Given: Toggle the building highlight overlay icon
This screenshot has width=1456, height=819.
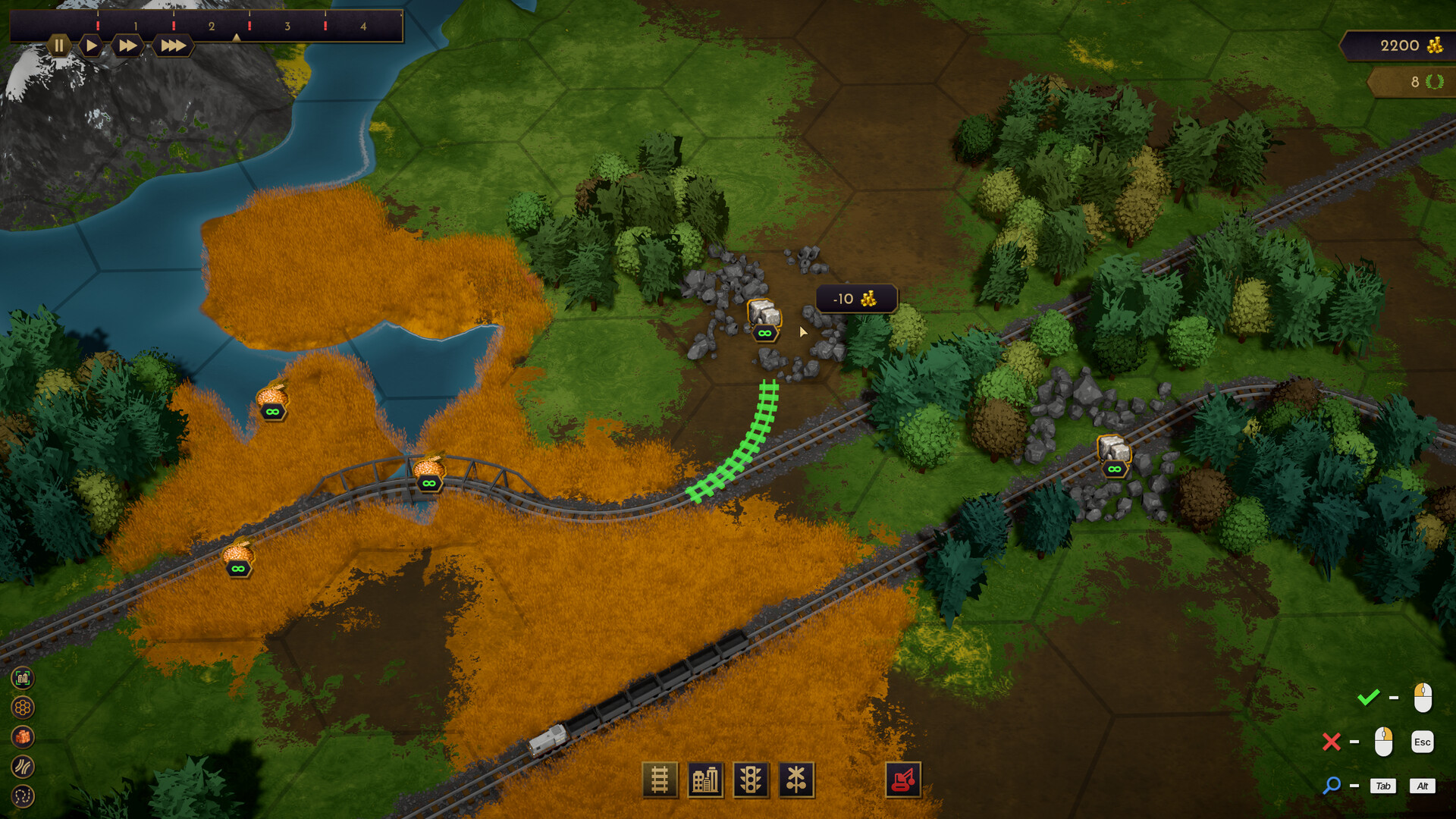Looking at the screenshot, I should (23, 678).
